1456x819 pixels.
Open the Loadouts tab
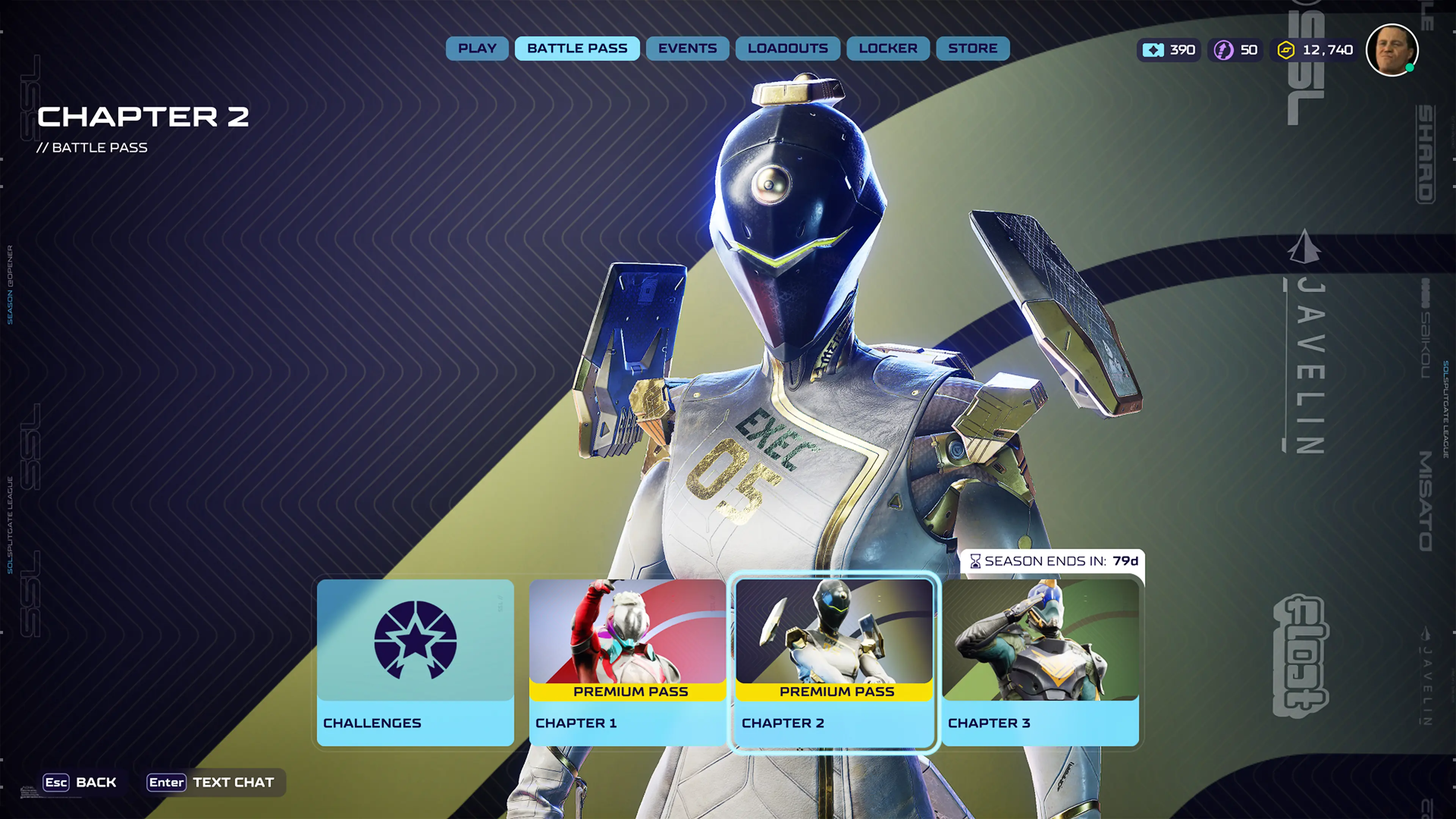(788, 49)
